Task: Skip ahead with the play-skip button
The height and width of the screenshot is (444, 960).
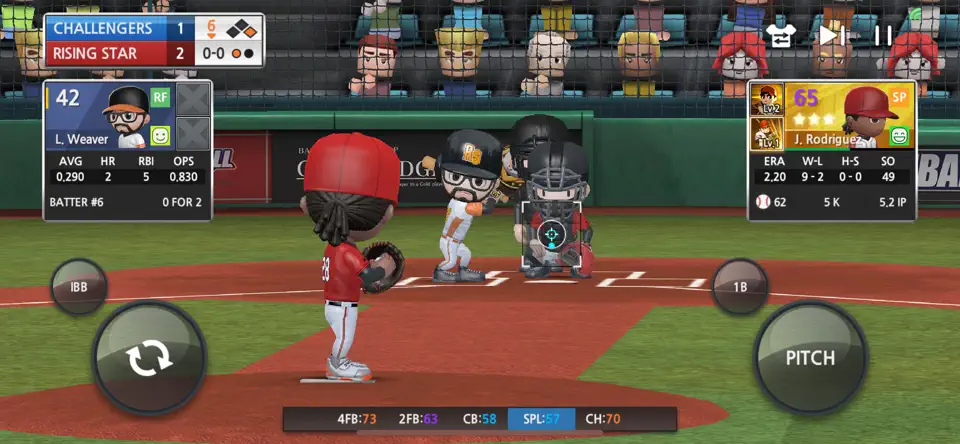Action: coord(832,35)
